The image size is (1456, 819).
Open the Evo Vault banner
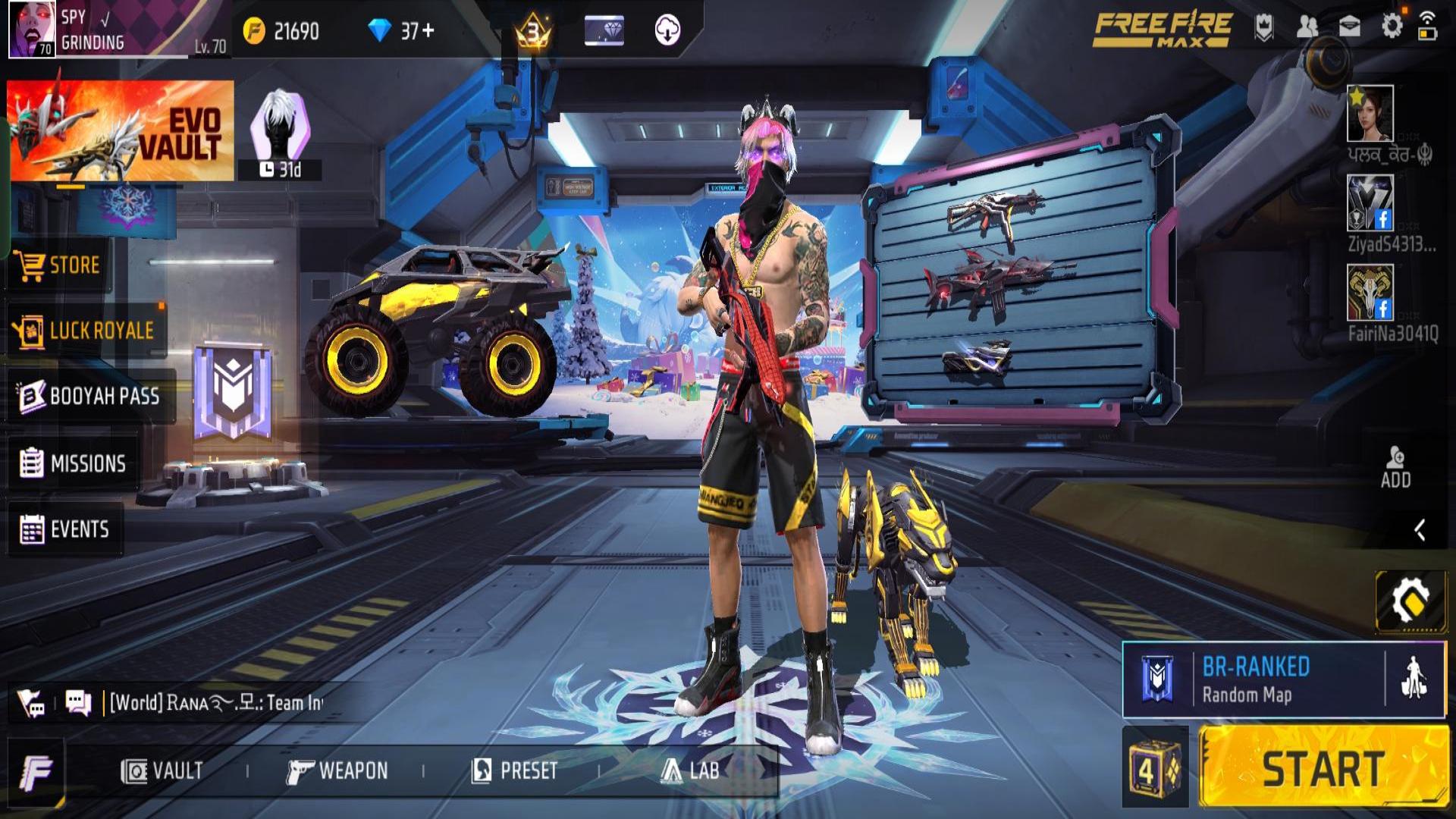(x=121, y=131)
